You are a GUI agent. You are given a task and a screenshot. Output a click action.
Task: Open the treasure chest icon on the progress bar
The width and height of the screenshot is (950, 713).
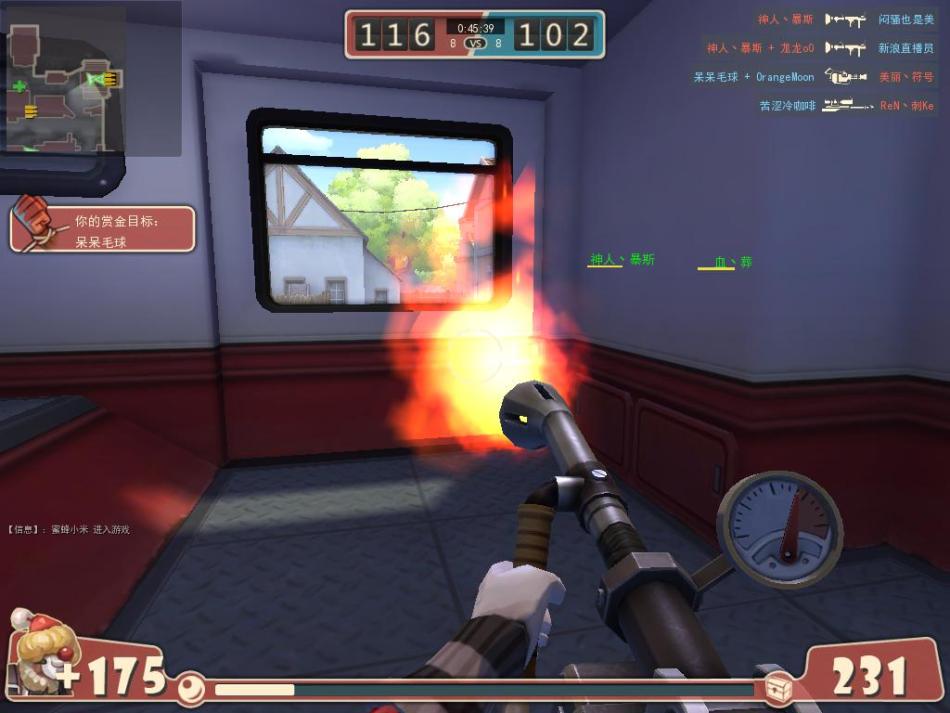[x=779, y=688]
